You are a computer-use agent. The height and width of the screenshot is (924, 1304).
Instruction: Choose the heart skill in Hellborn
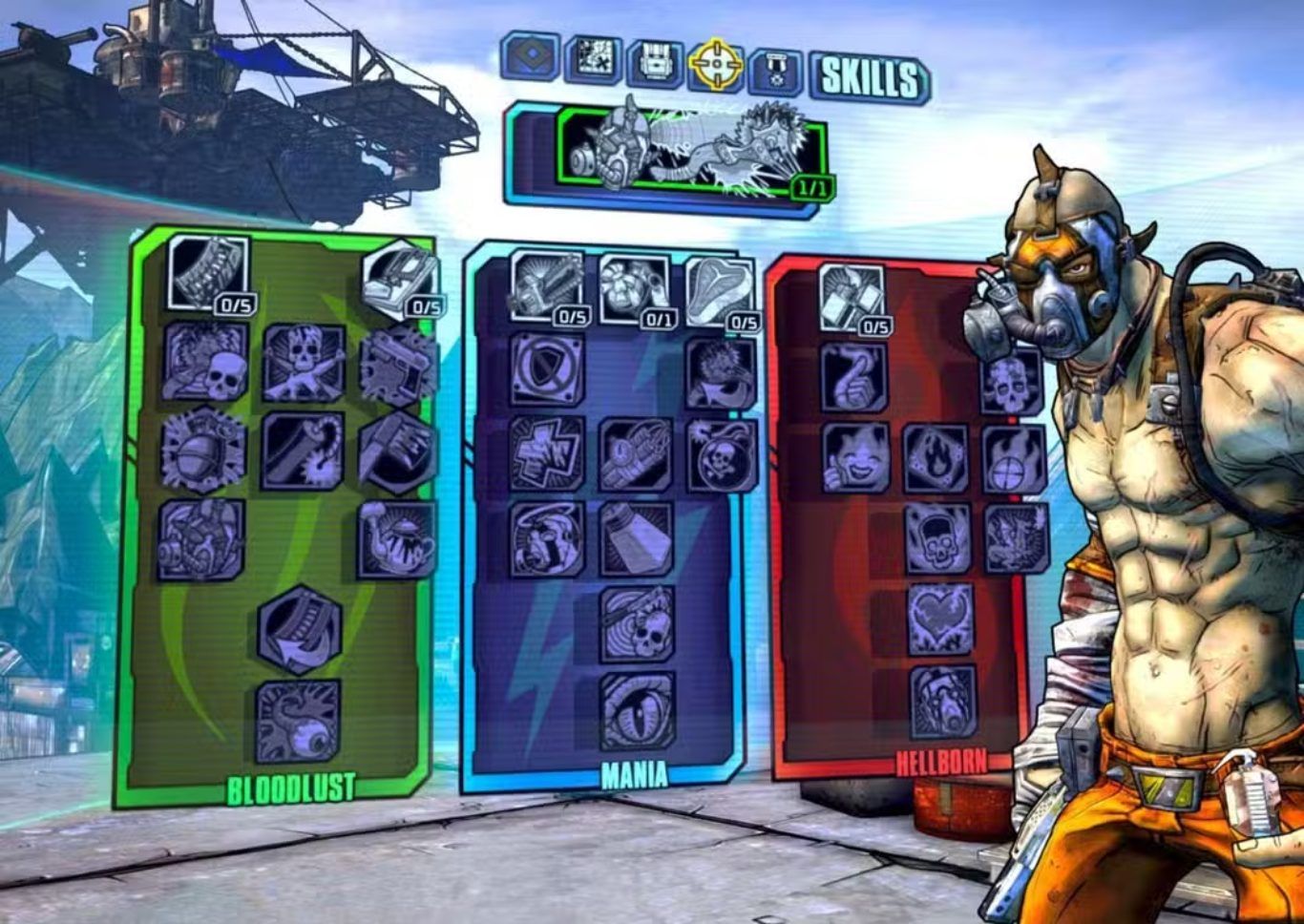[x=939, y=620]
